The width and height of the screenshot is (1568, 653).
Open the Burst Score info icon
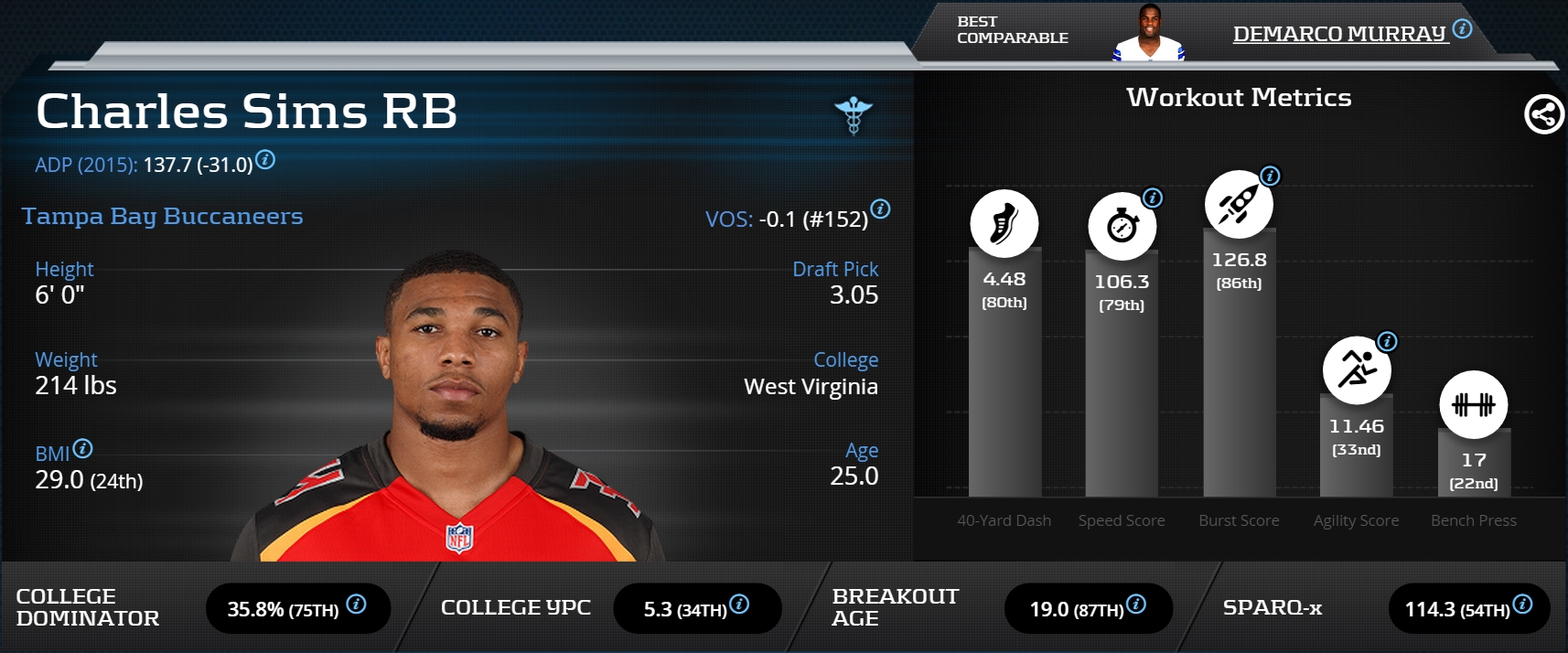pos(1270,176)
